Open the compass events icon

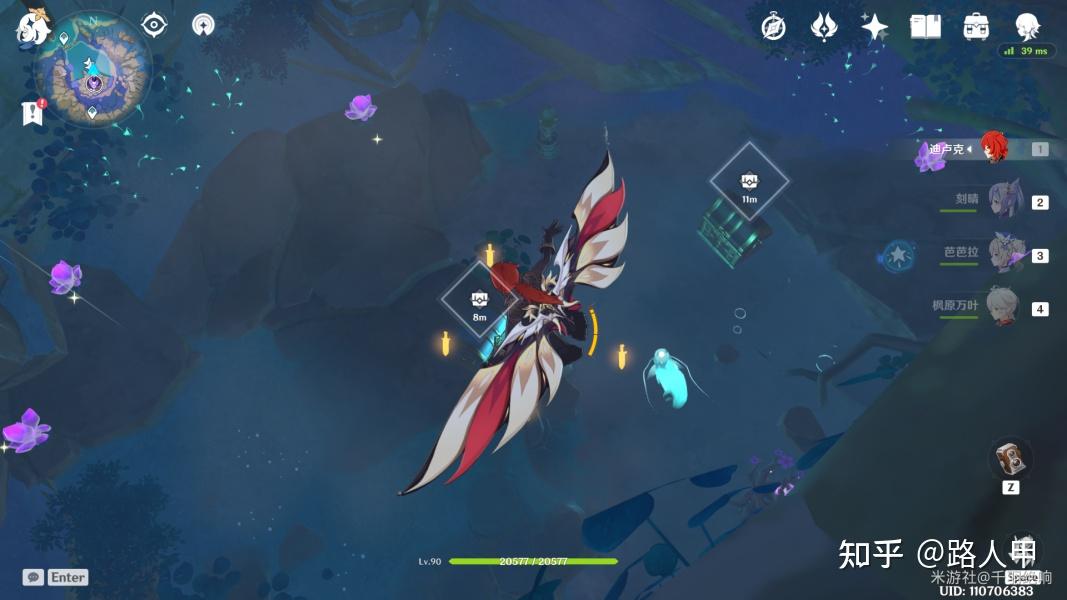click(x=773, y=27)
